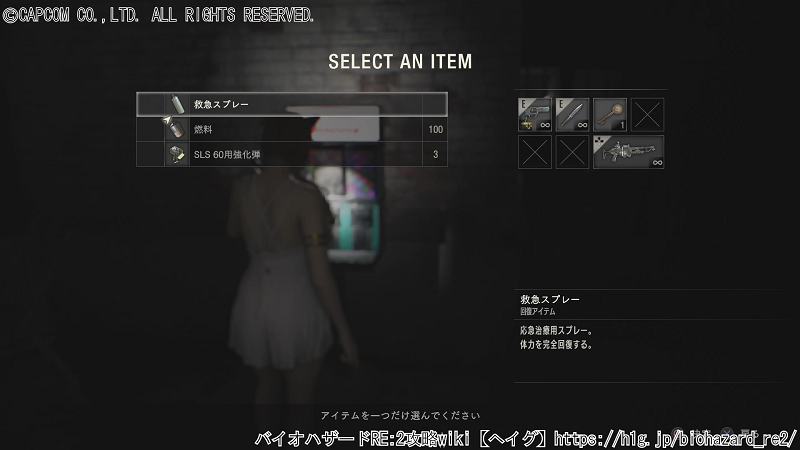Viewport: 800px width, 450px height.
Task: Select the equipped revolver inventory slot
Action: click(534, 114)
